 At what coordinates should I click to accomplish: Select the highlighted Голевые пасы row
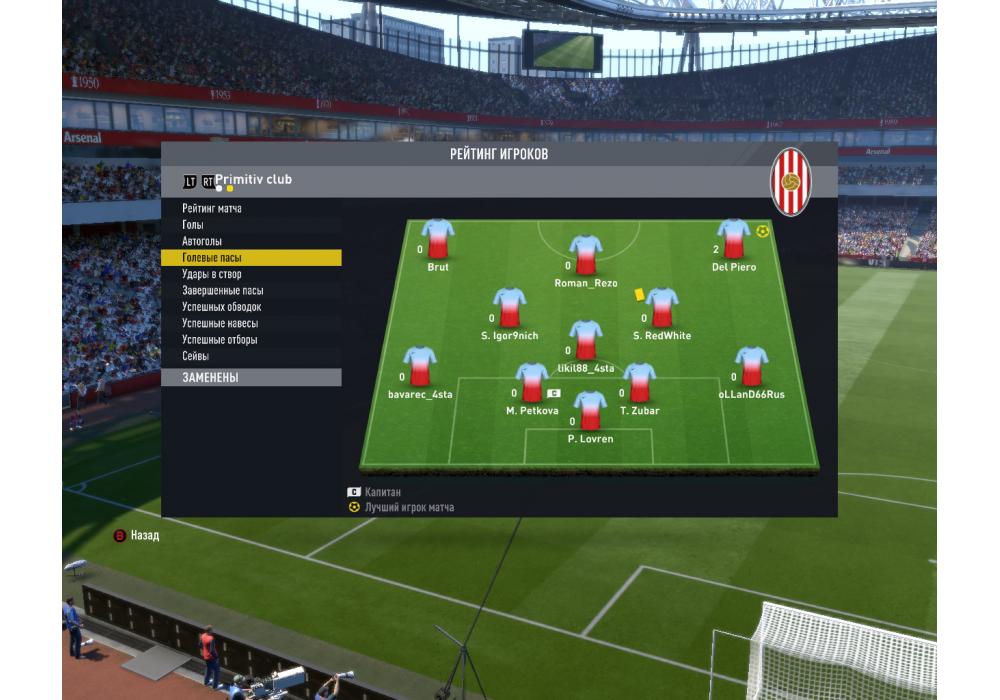click(250, 258)
